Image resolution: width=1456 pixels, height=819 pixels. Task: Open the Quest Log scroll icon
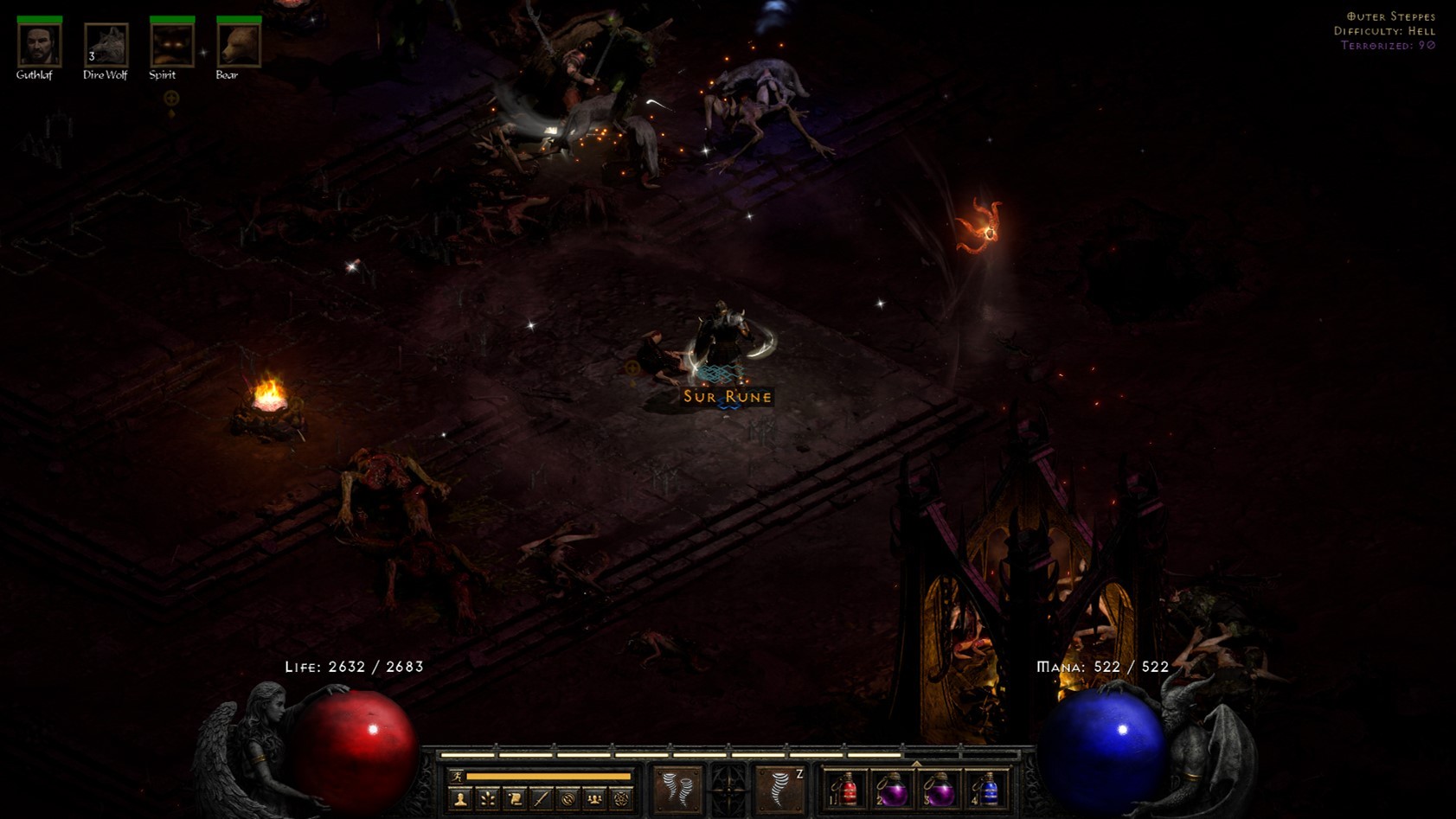[514, 800]
